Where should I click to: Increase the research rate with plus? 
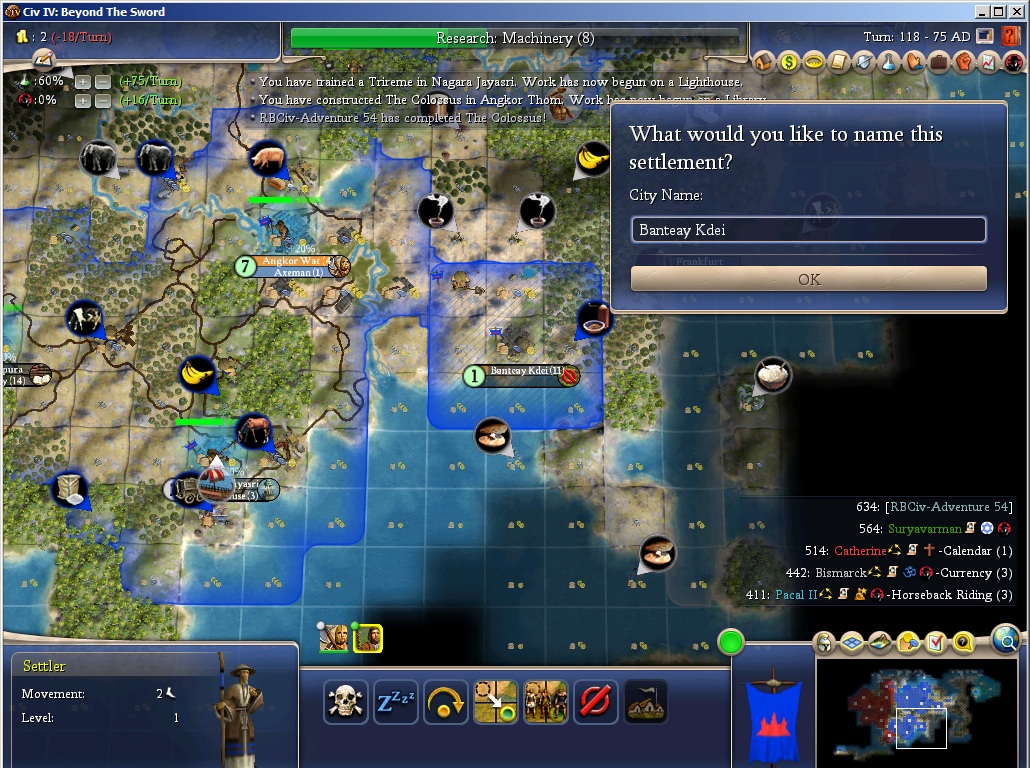(83, 81)
